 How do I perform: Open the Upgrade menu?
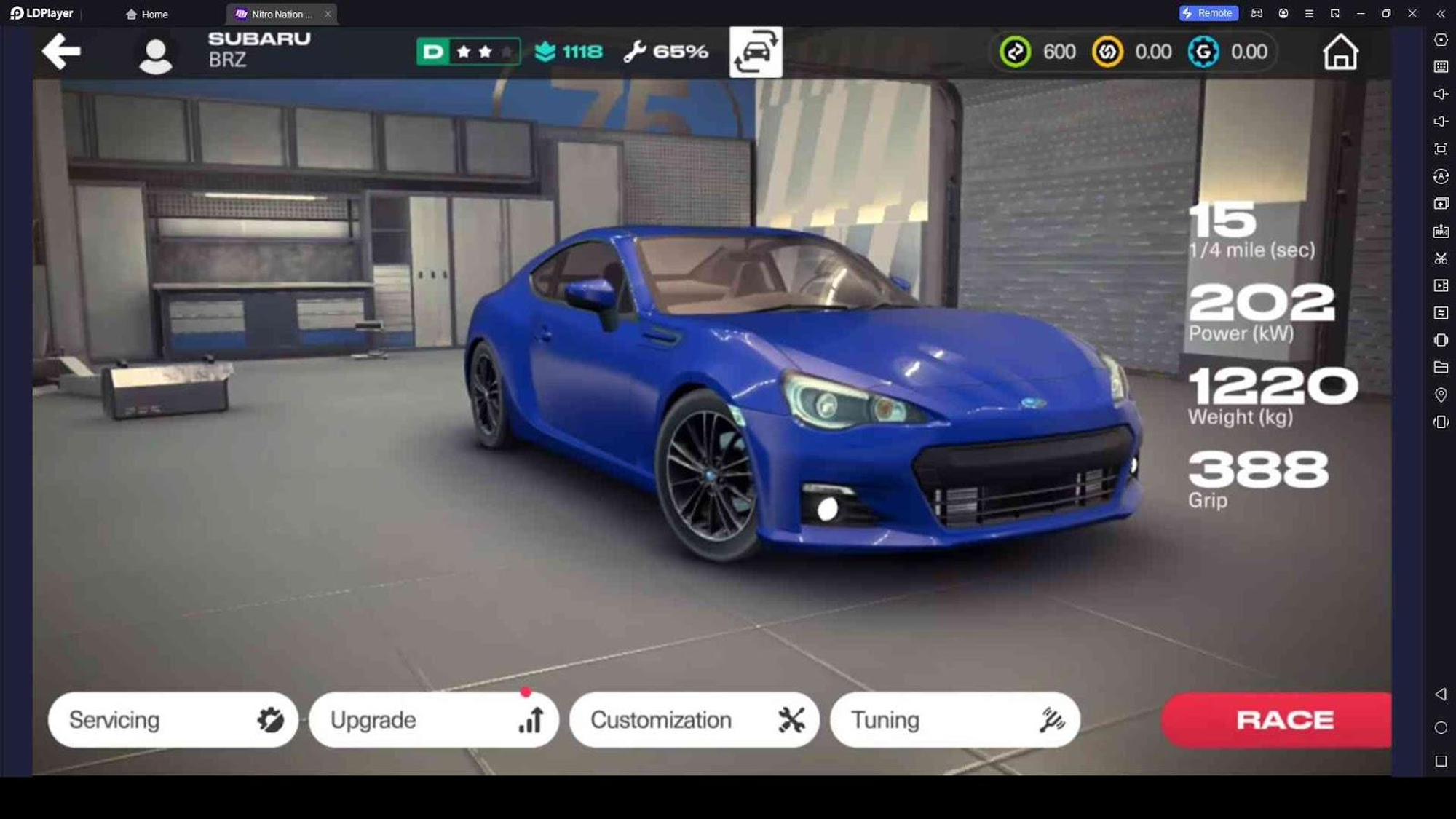tap(434, 720)
